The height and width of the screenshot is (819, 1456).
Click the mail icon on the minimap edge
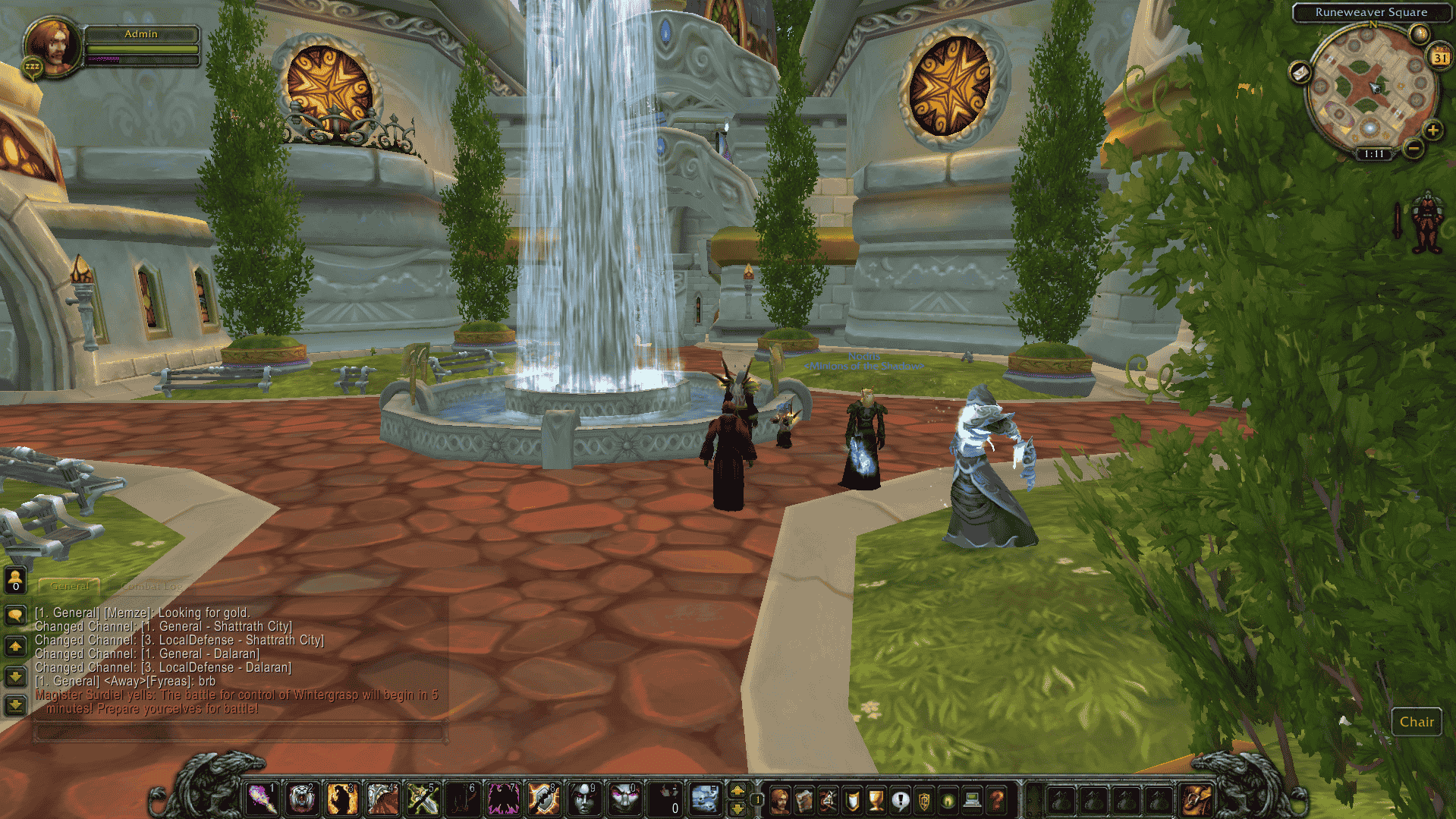point(1300,74)
